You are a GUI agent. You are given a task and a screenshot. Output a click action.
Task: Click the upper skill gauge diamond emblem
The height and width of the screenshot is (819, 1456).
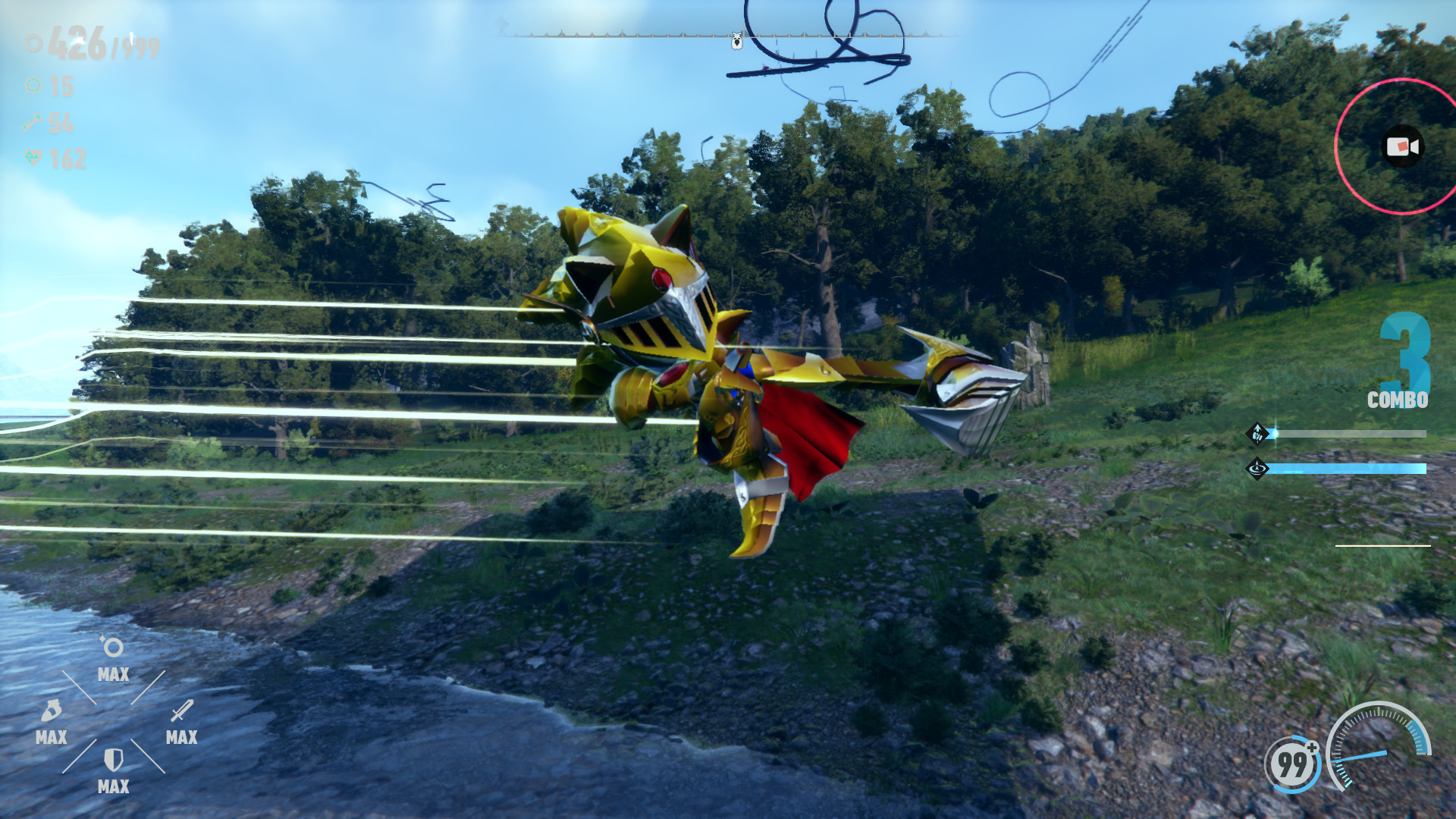(x=1259, y=434)
